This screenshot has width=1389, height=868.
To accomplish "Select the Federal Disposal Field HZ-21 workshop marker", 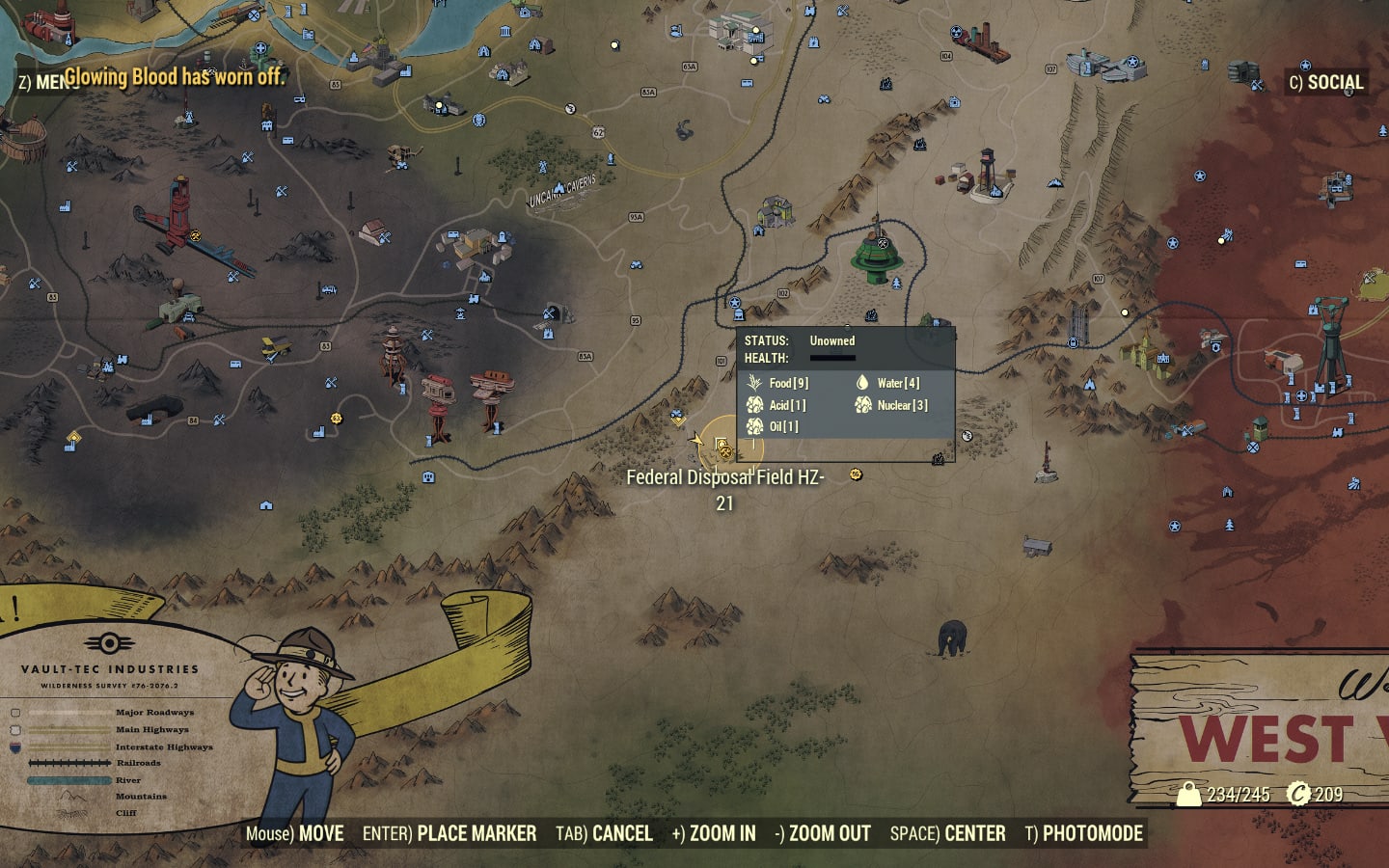I will click(x=722, y=447).
